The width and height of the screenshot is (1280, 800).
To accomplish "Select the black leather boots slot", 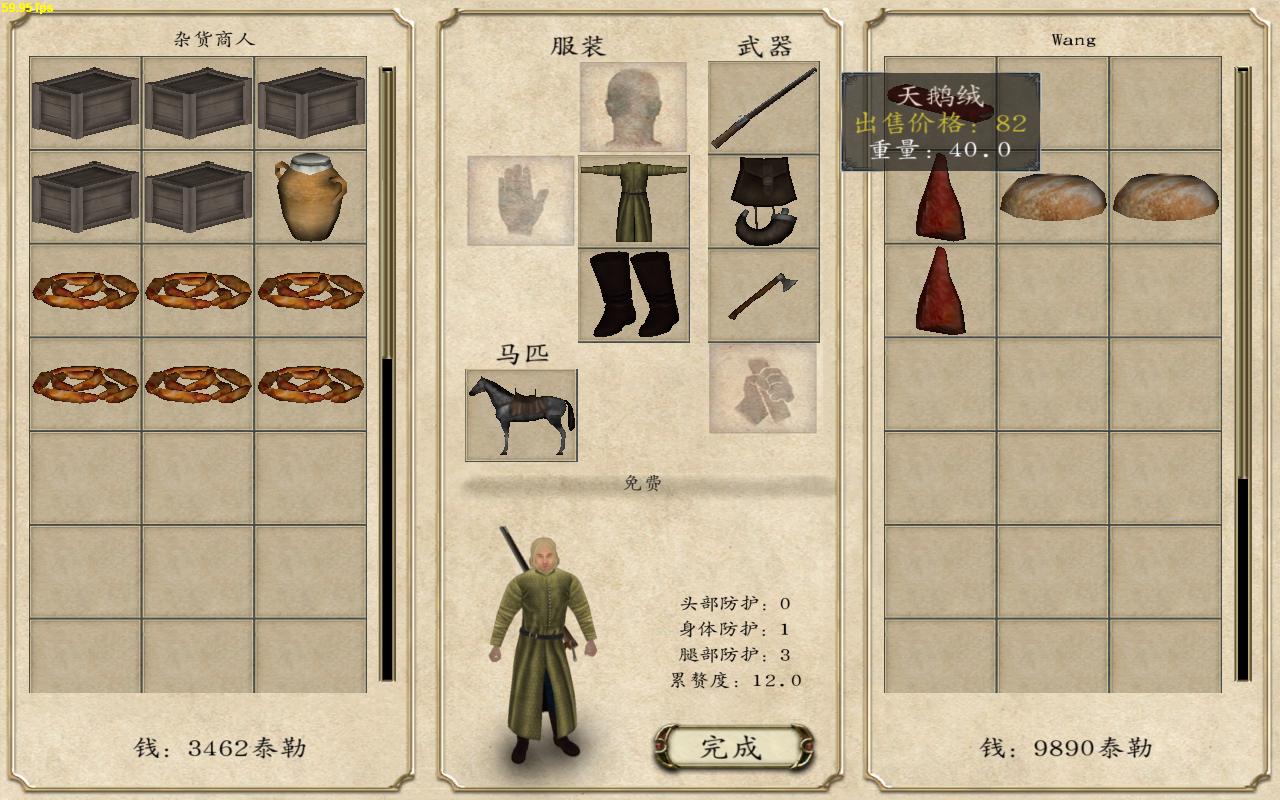I will pos(634,295).
